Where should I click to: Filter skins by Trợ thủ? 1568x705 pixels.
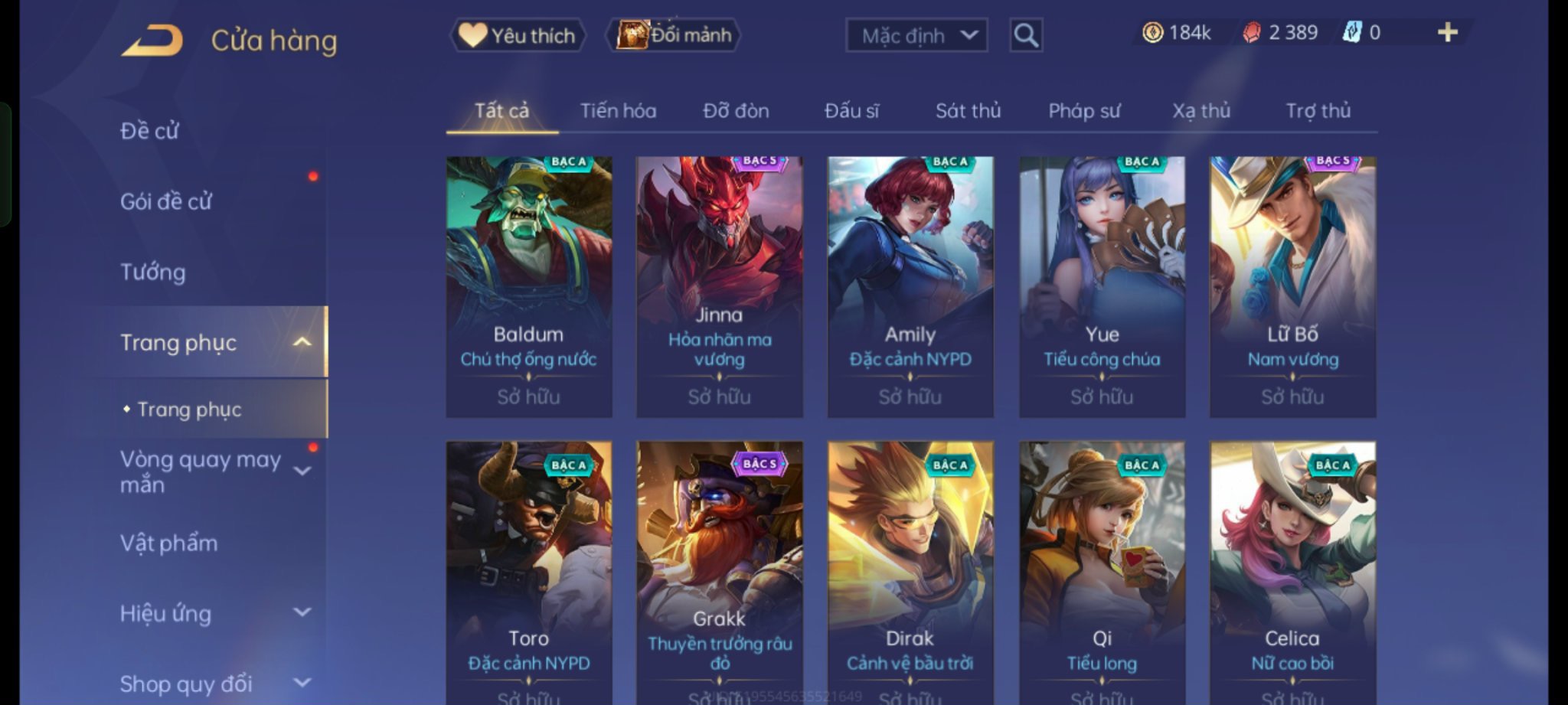[x=1318, y=111]
